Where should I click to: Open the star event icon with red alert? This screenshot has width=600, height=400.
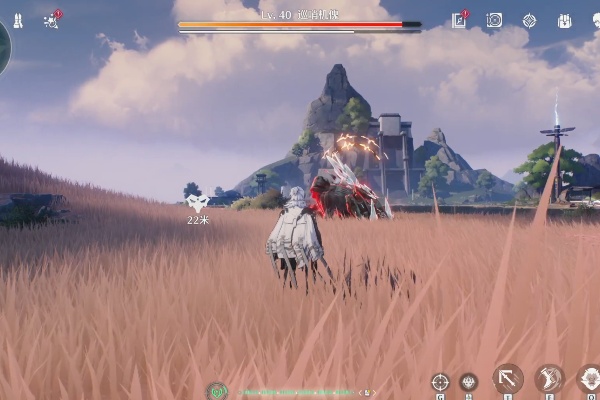pyautogui.click(x=52, y=20)
